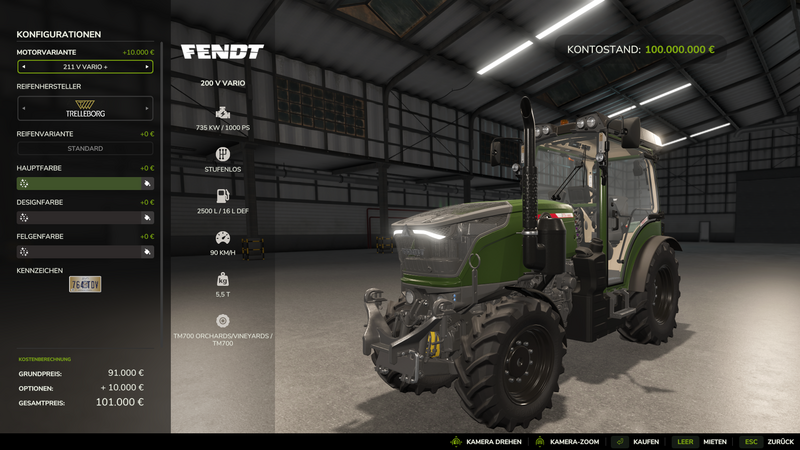This screenshot has height=450, width=800.
Task: Select next Motorvariante with right arrow
Action: click(x=147, y=67)
